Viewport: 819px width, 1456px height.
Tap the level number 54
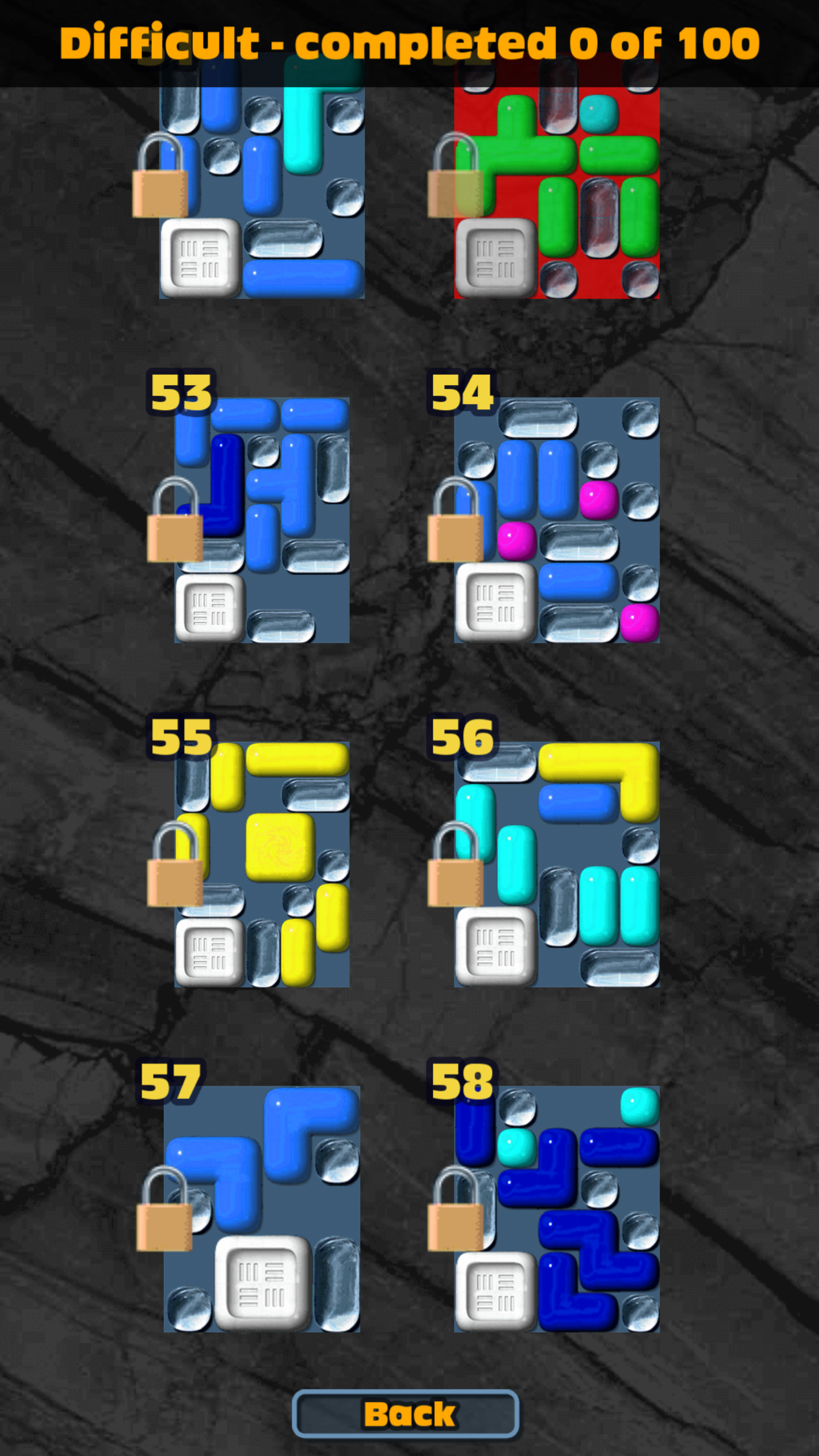(462, 392)
